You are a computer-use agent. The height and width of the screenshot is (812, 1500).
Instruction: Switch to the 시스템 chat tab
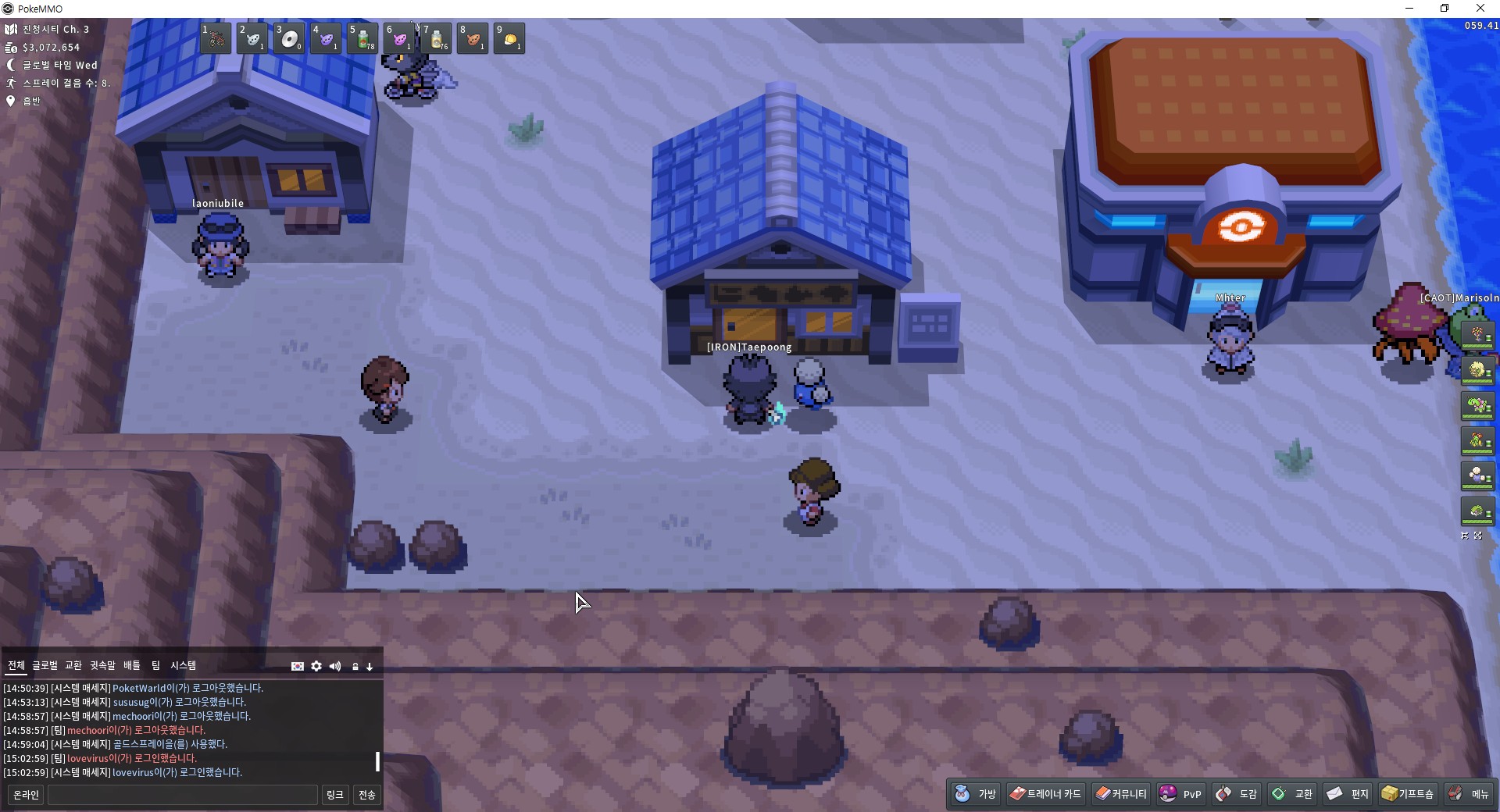(x=184, y=665)
